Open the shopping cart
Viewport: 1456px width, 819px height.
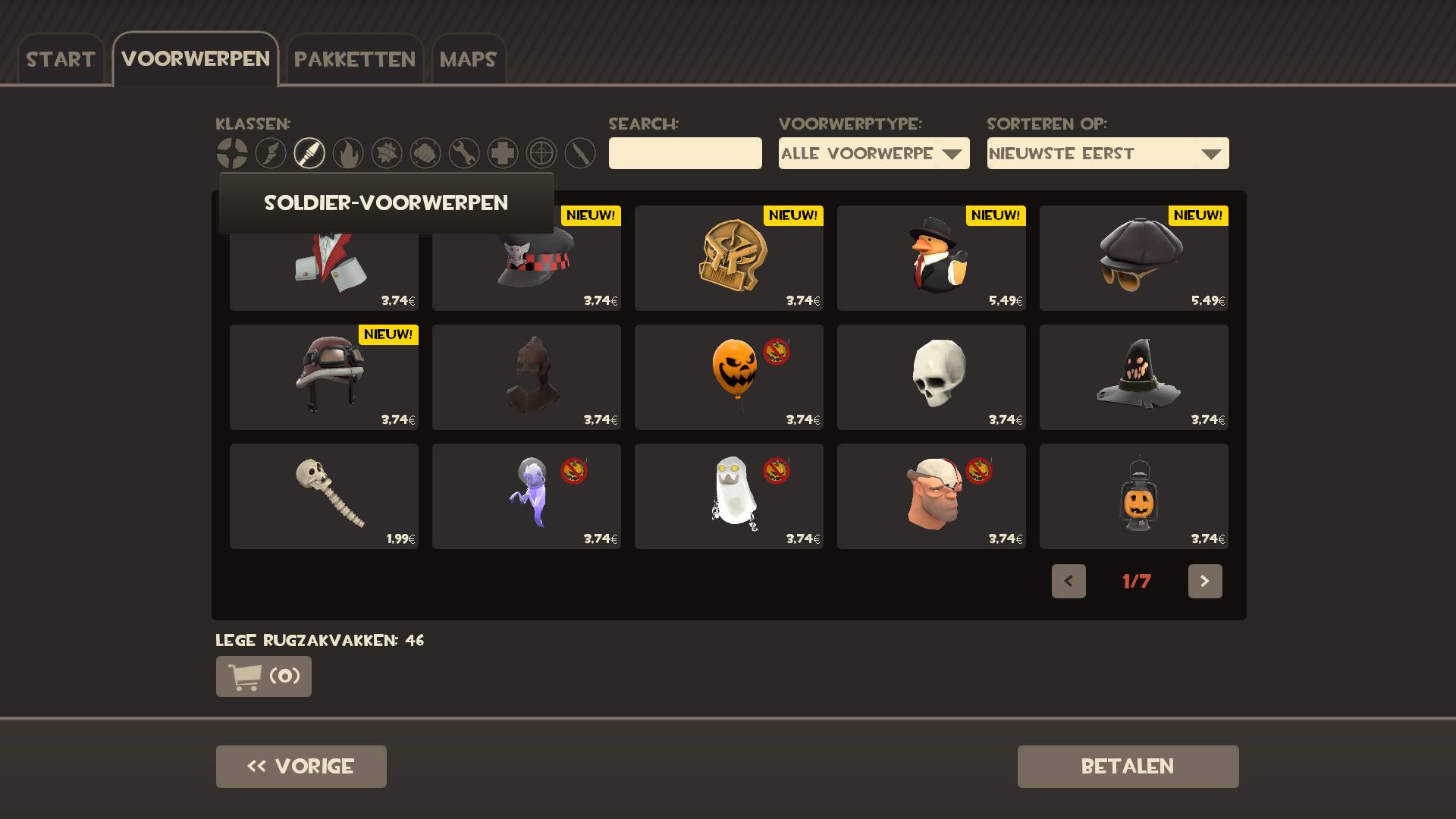(x=264, y=676)
